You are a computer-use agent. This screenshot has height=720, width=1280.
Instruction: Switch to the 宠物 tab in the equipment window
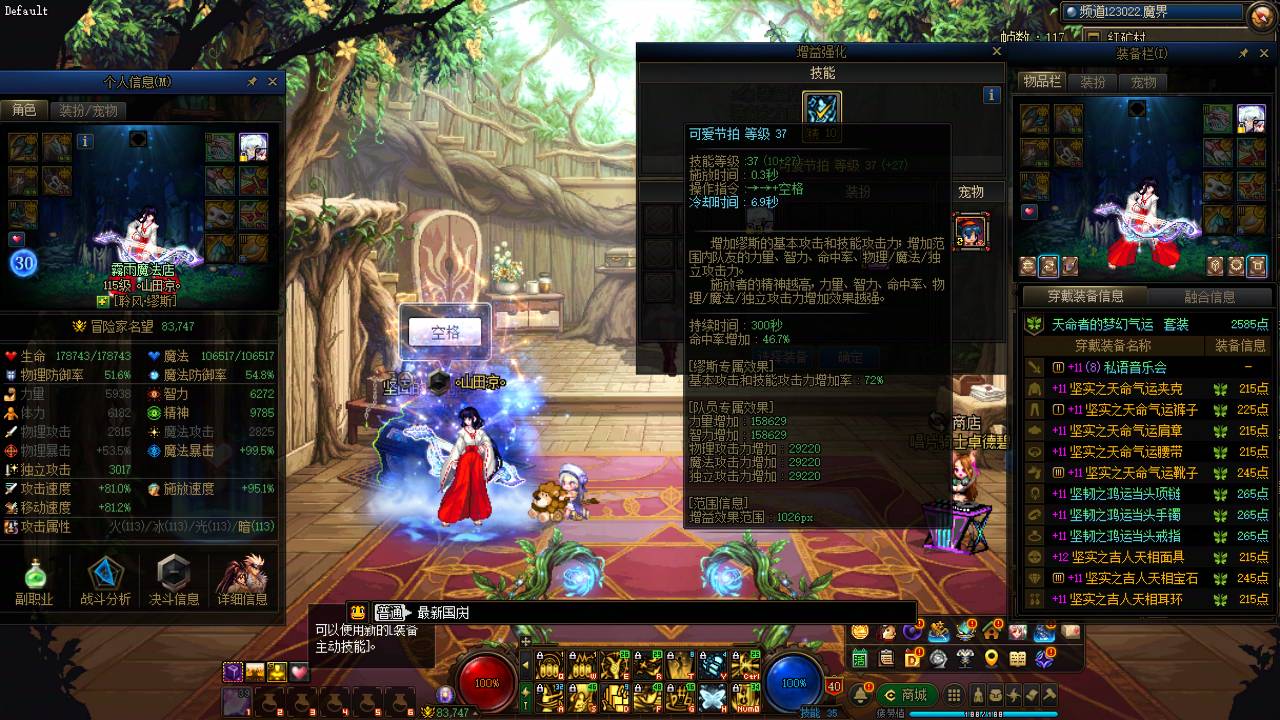(x=1143, y=82)
